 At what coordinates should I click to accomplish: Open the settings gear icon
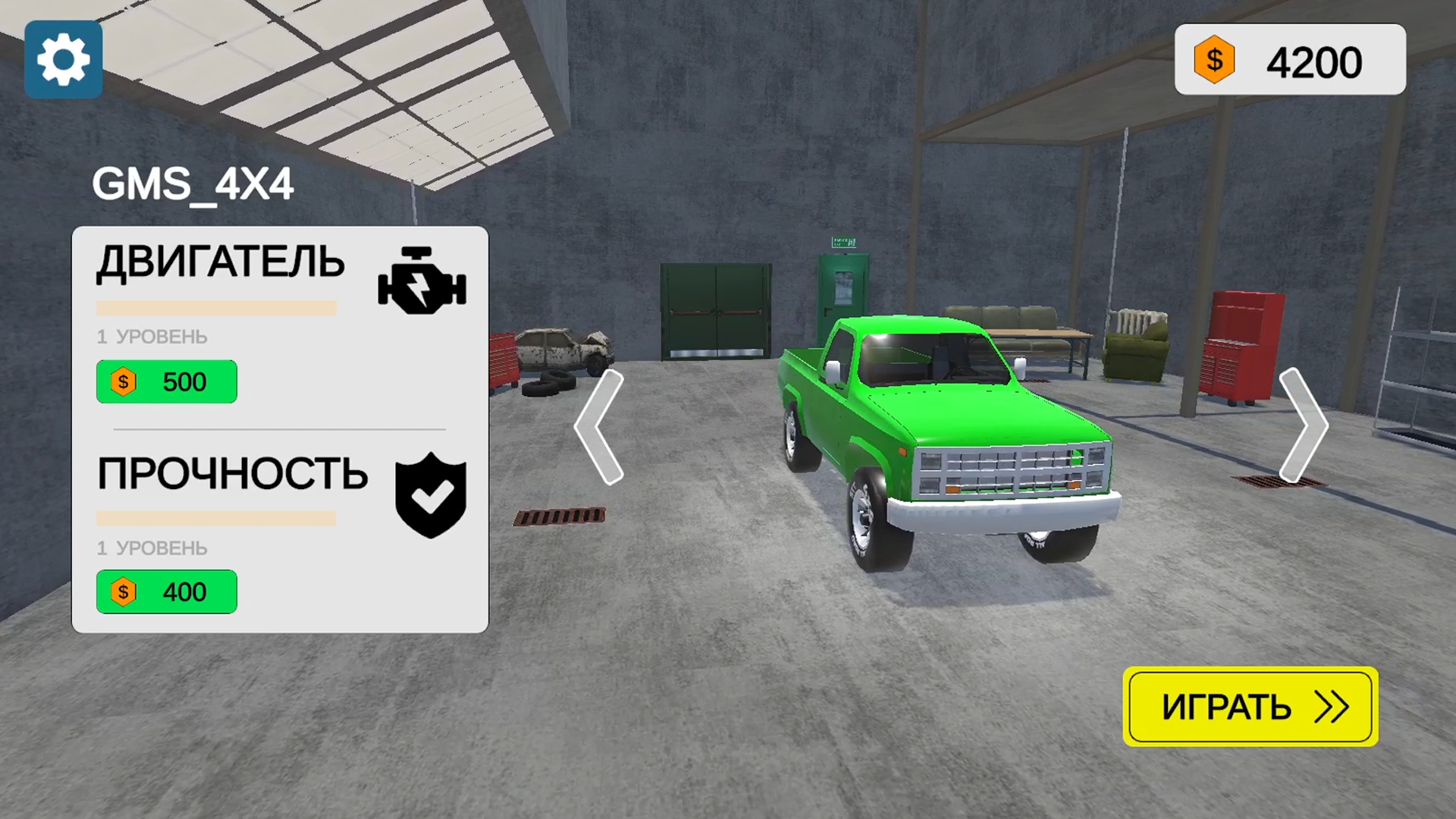(64, 59)
